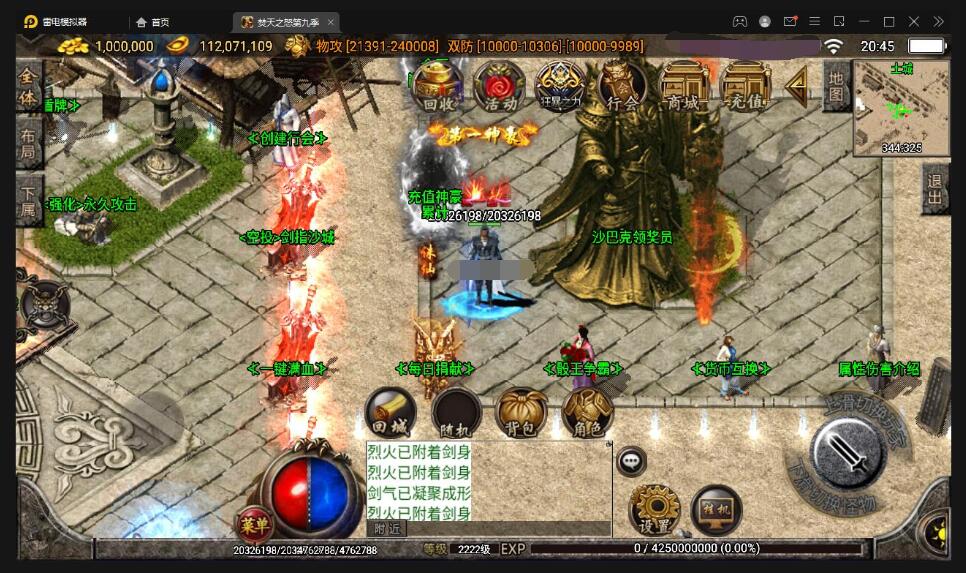Image resolution: width=966 pixels, height=573 pixels.
Task: Click the 地图 map button
Action: 836,86
